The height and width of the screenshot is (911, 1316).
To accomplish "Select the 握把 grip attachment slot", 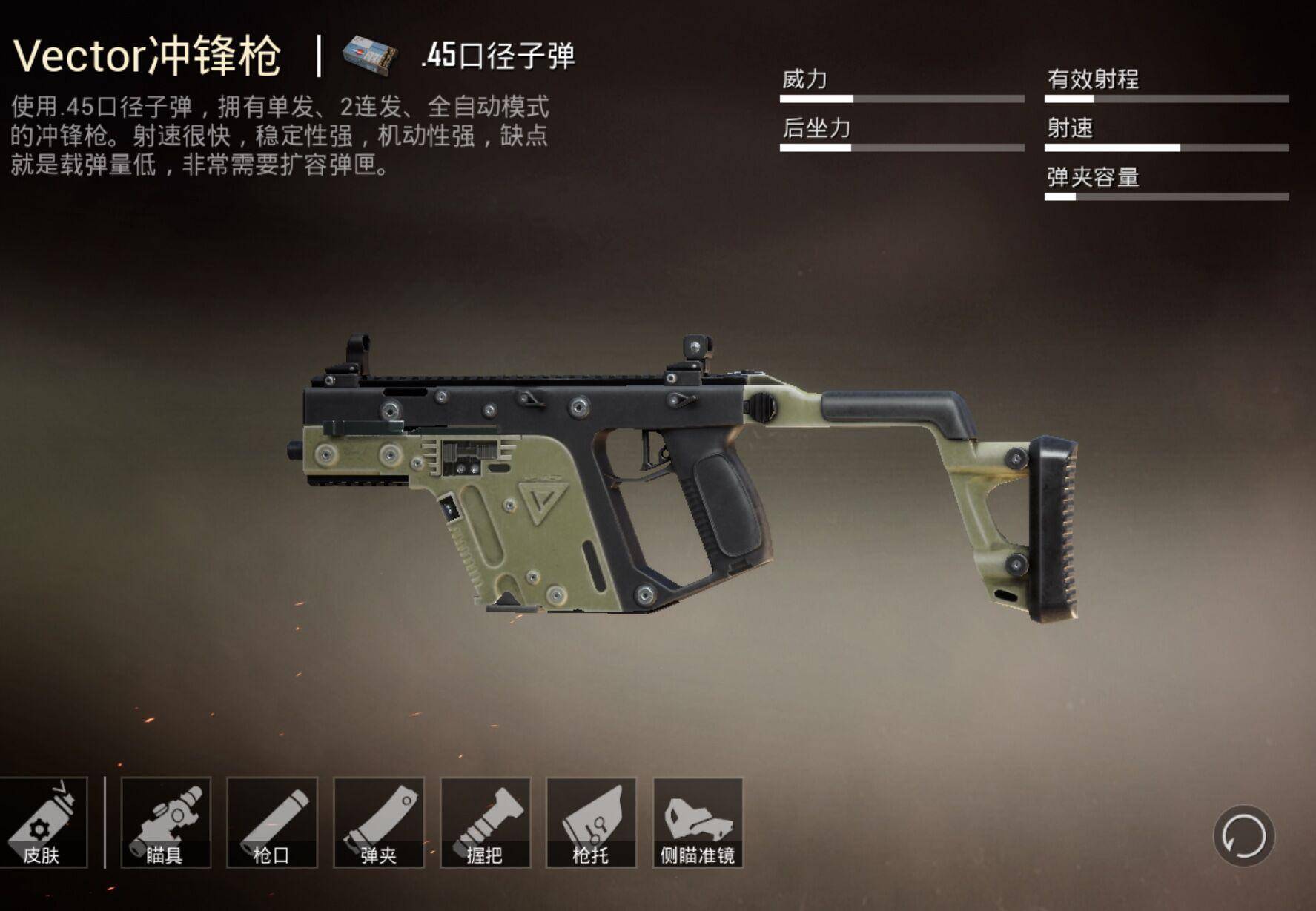I will 486,822.
